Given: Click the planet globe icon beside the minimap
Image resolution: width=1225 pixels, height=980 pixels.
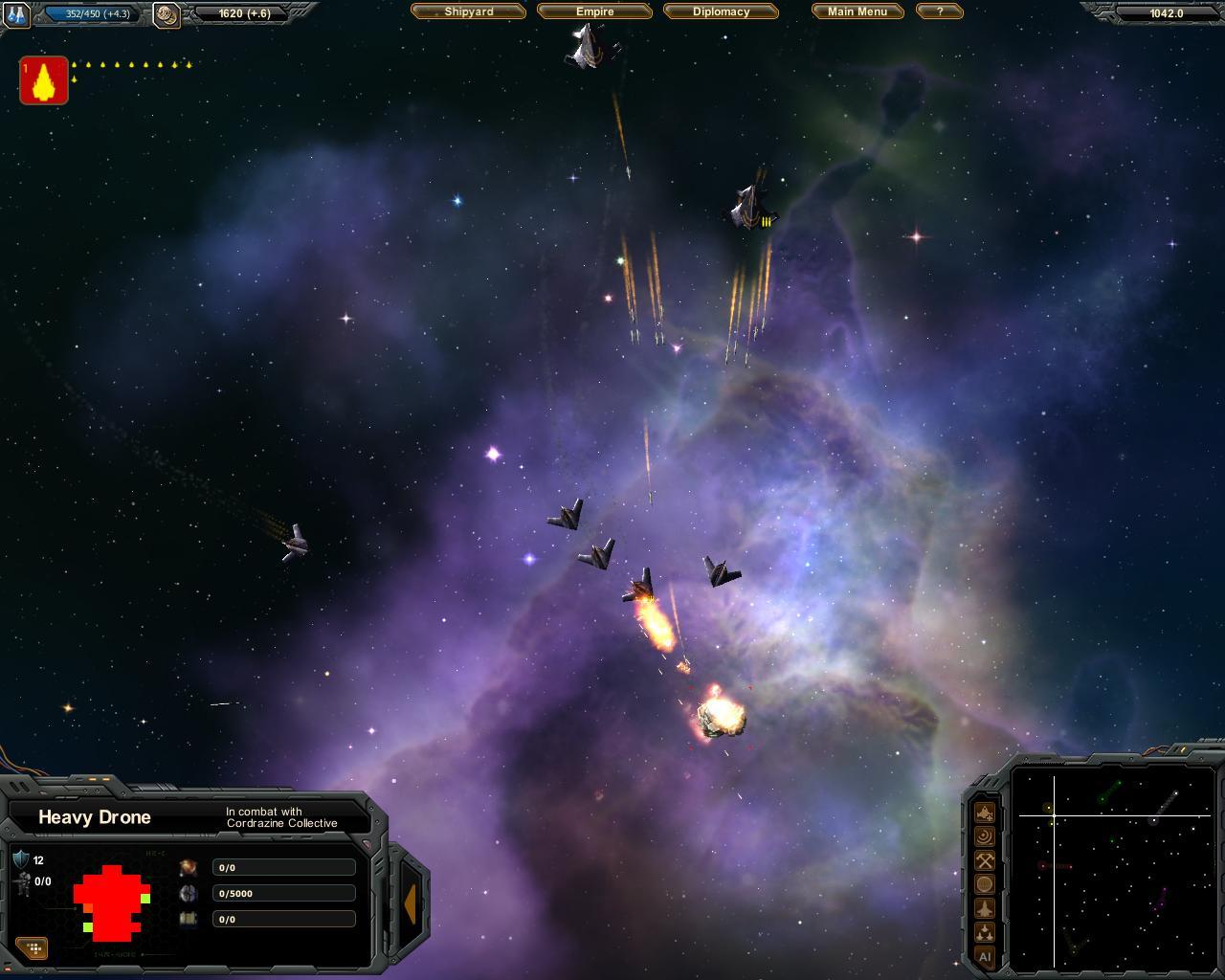Looking at the screenshot, I should coord(985,885).
